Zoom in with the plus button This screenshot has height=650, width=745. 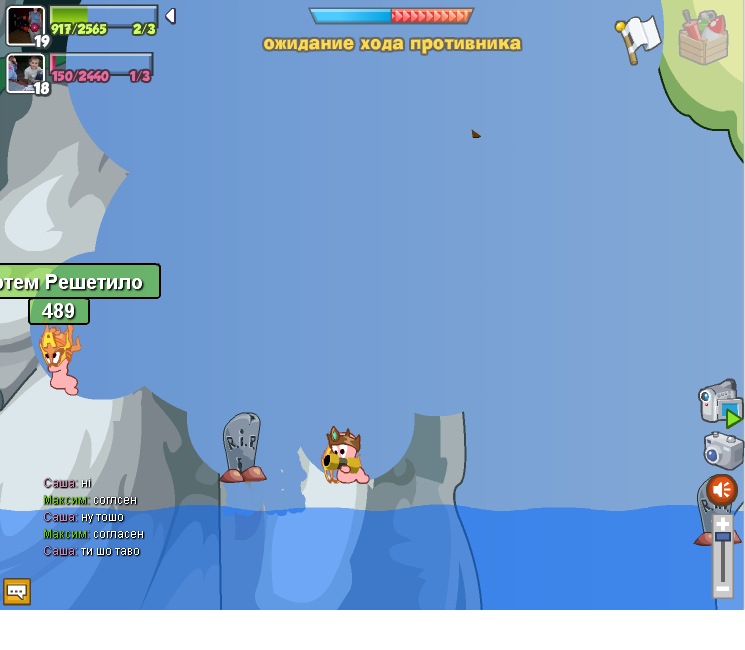coord(722,524)
